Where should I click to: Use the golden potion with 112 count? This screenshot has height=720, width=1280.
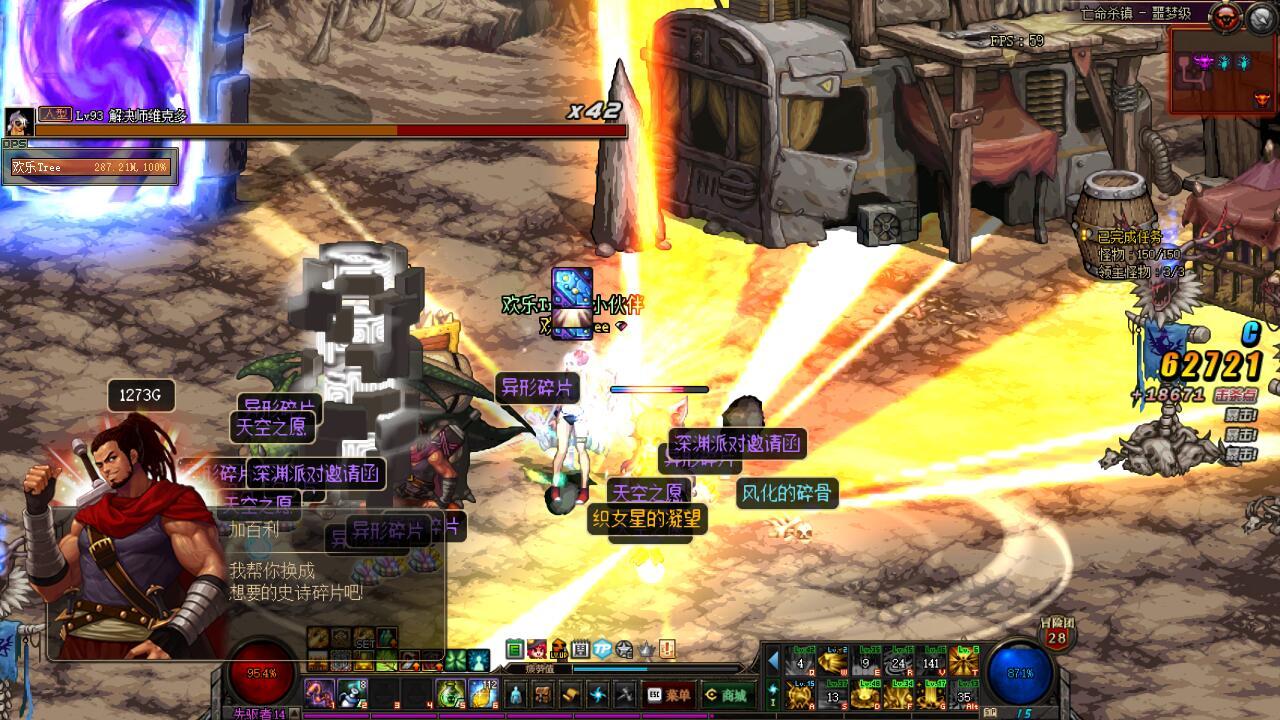484,692
